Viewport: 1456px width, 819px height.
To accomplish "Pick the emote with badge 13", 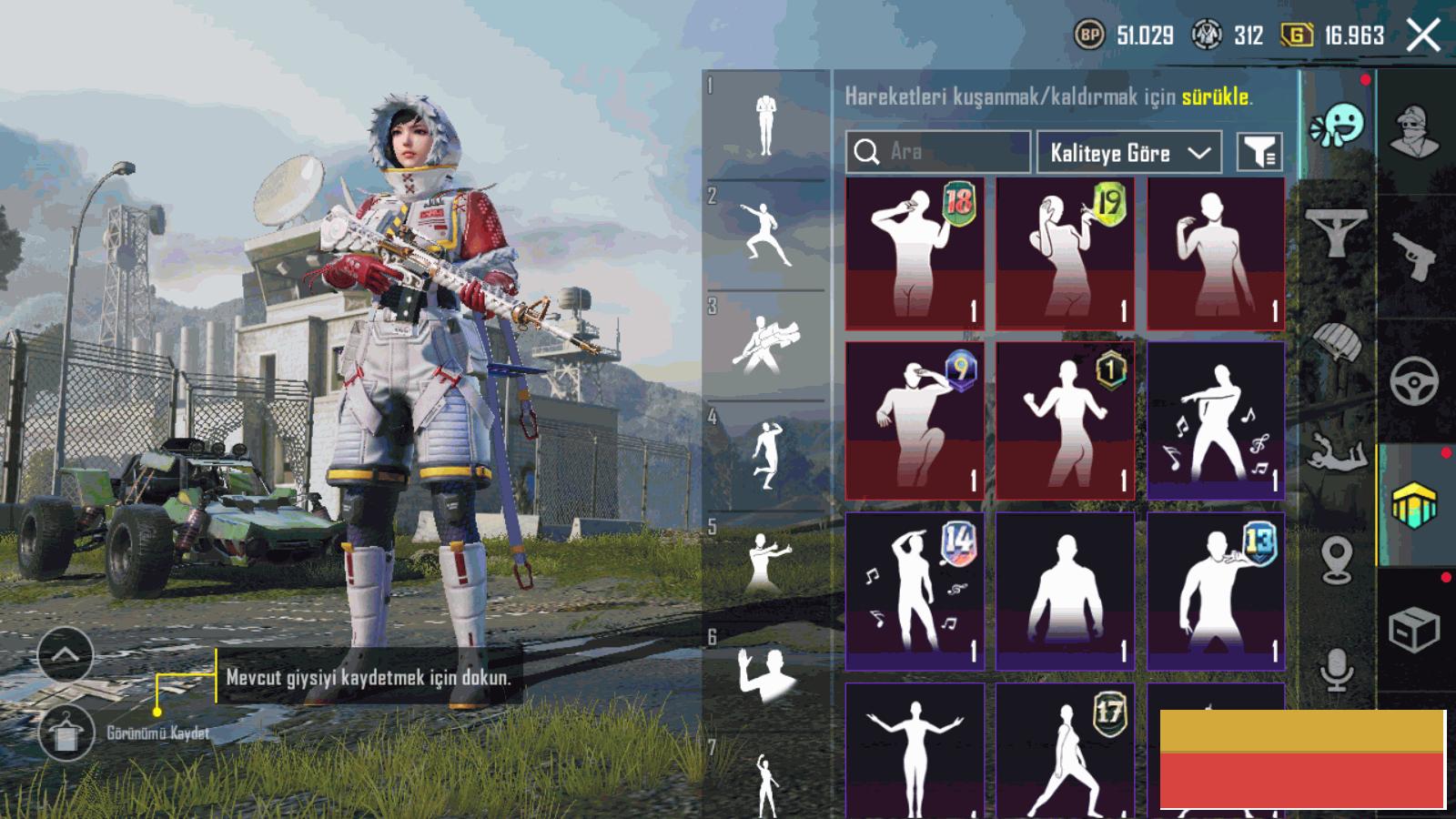I will pyautogui.click(x=1216, y=591).
